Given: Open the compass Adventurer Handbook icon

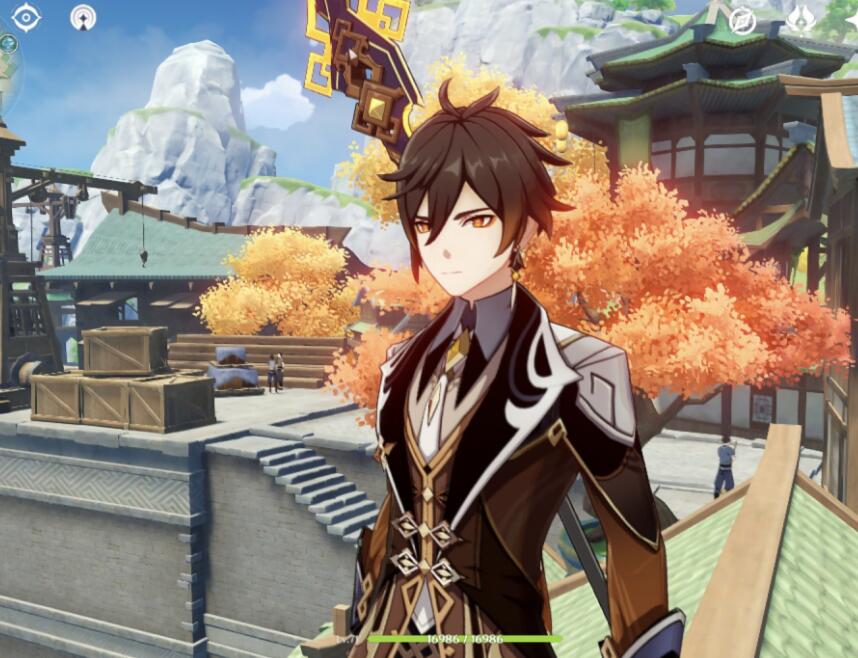Looking at the screenshot, I should coord(742,21).
